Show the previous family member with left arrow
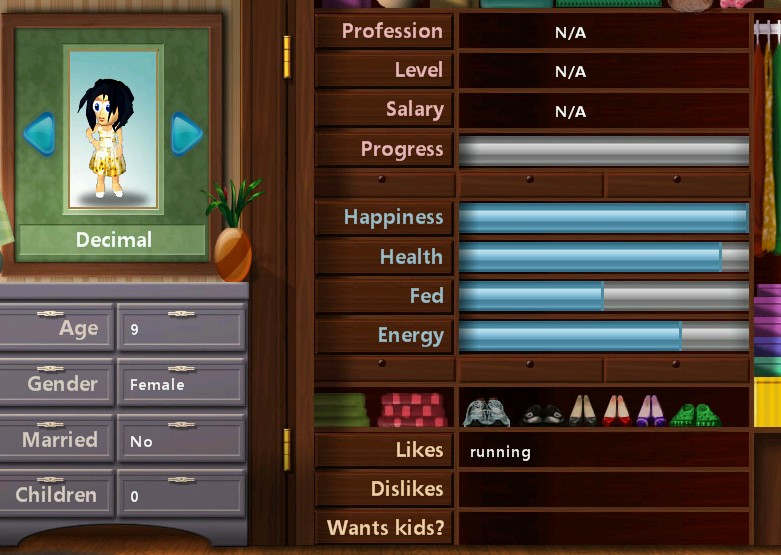This screenshot has width=781, height=555. [x=40, y=133]
